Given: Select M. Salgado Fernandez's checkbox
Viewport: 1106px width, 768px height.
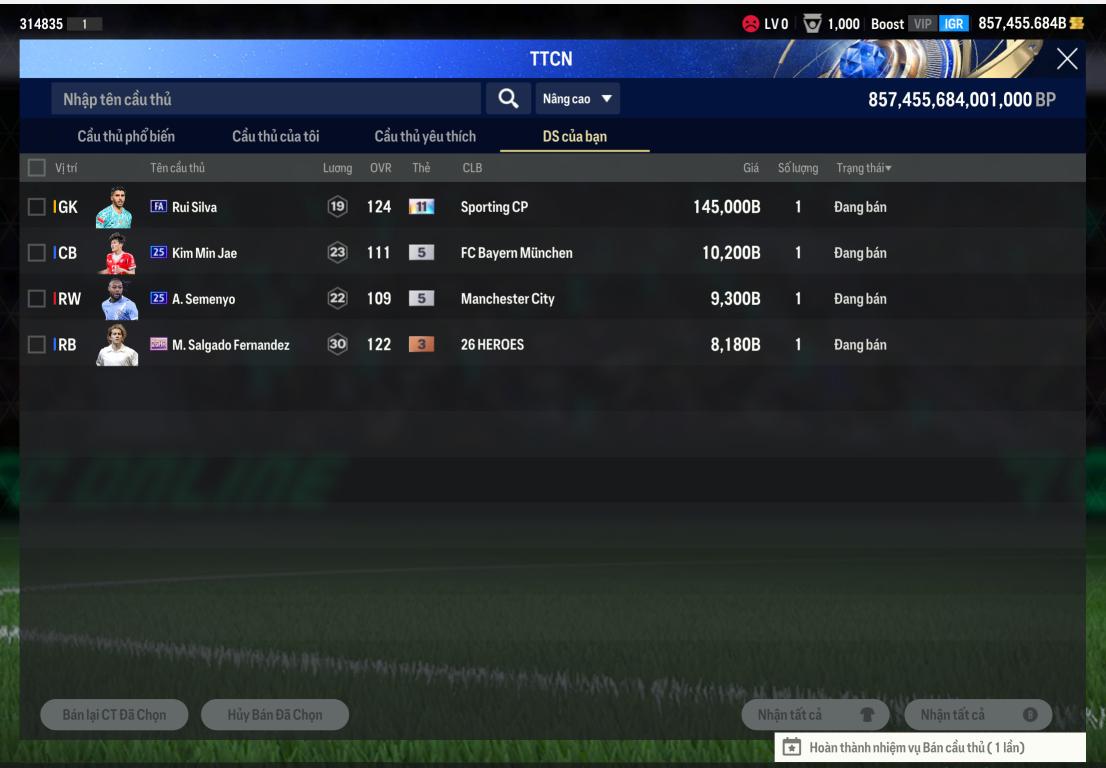Looking at the screenshot, I should point(36,345).
